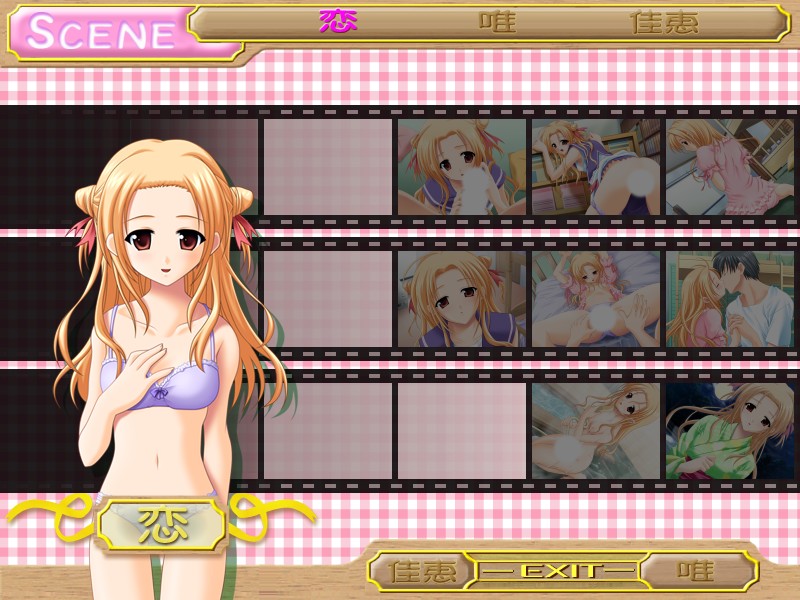Image resolution: width=800 pixels, height=600 pixels.
Task: Switch to the 唯 character tab
Action: (497, 22)
